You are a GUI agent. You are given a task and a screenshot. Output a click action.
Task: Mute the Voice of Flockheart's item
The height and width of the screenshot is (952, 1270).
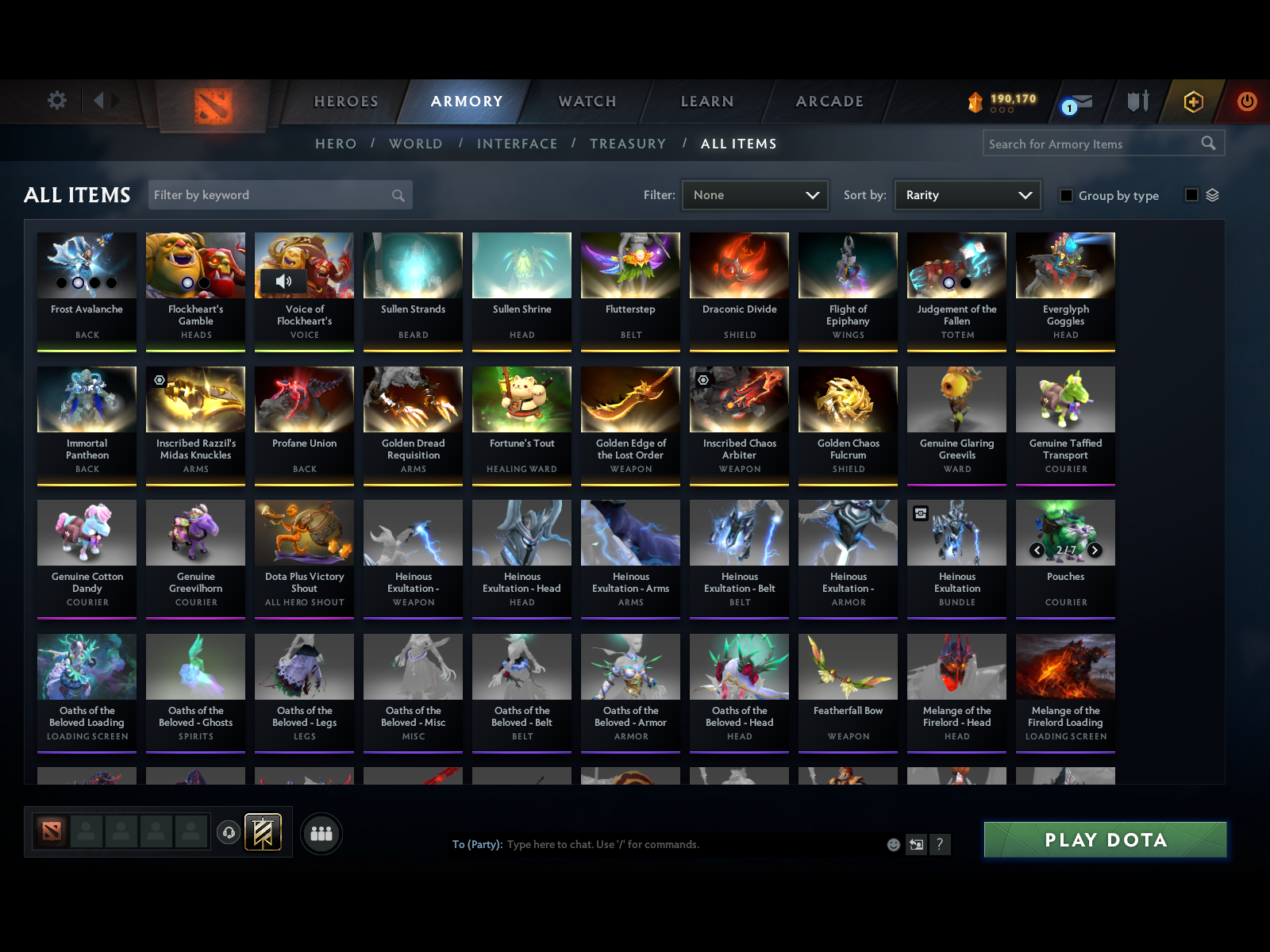tap(283, 282)
